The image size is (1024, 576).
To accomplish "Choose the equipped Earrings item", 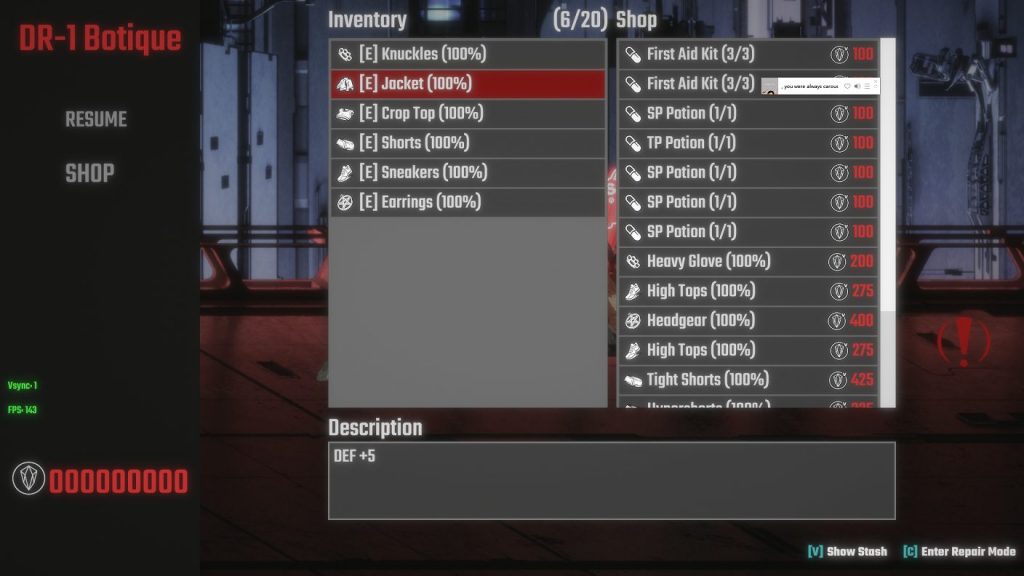I will pyautogui.click(x=467, y=202).
